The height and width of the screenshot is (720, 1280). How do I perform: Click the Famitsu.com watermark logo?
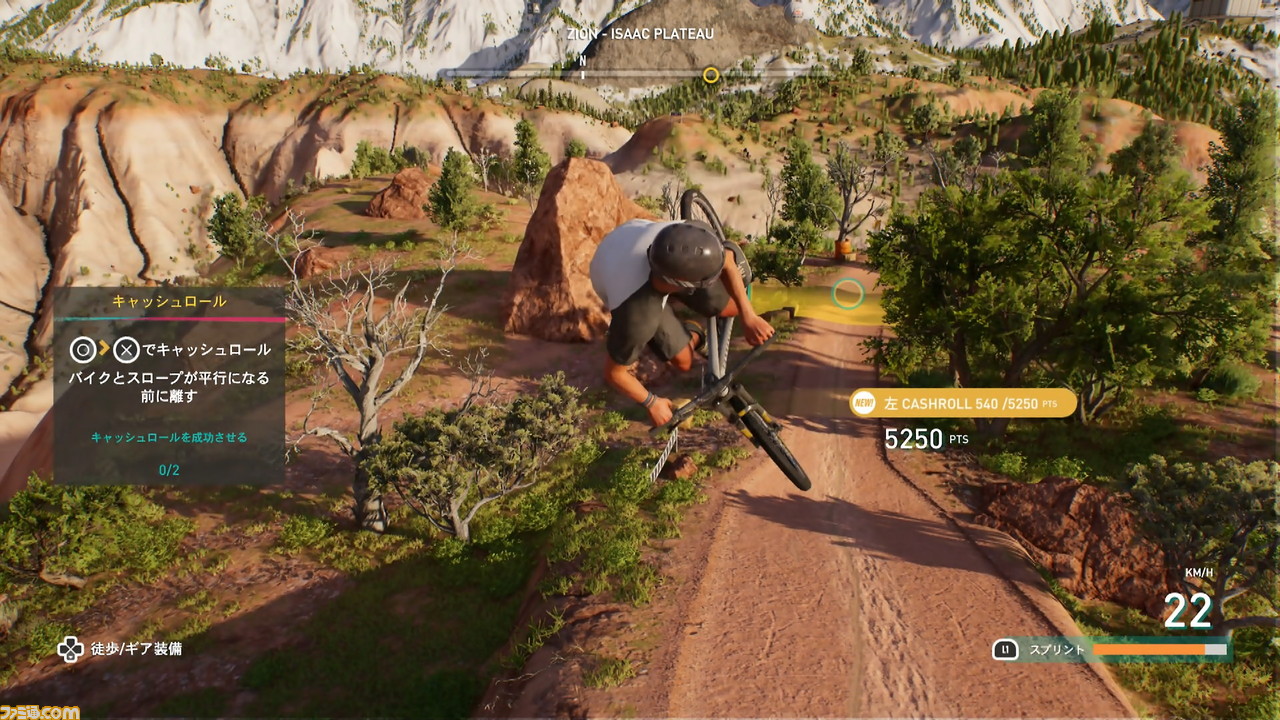pos(40,711)
